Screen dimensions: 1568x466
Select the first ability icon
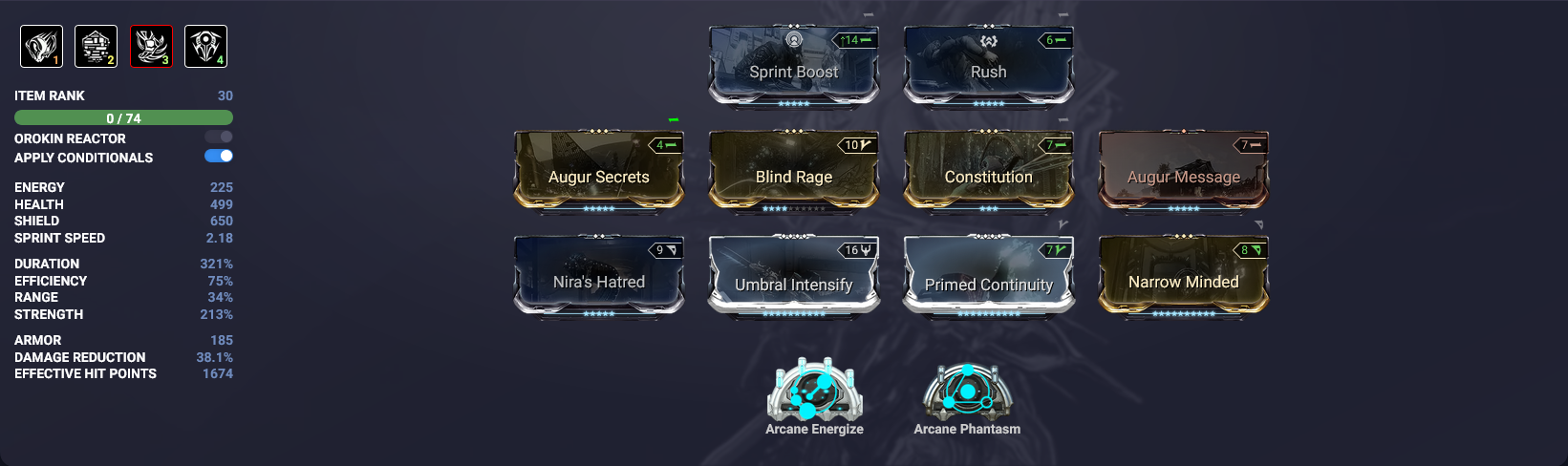pyautogui.click(x=41, y=46)
